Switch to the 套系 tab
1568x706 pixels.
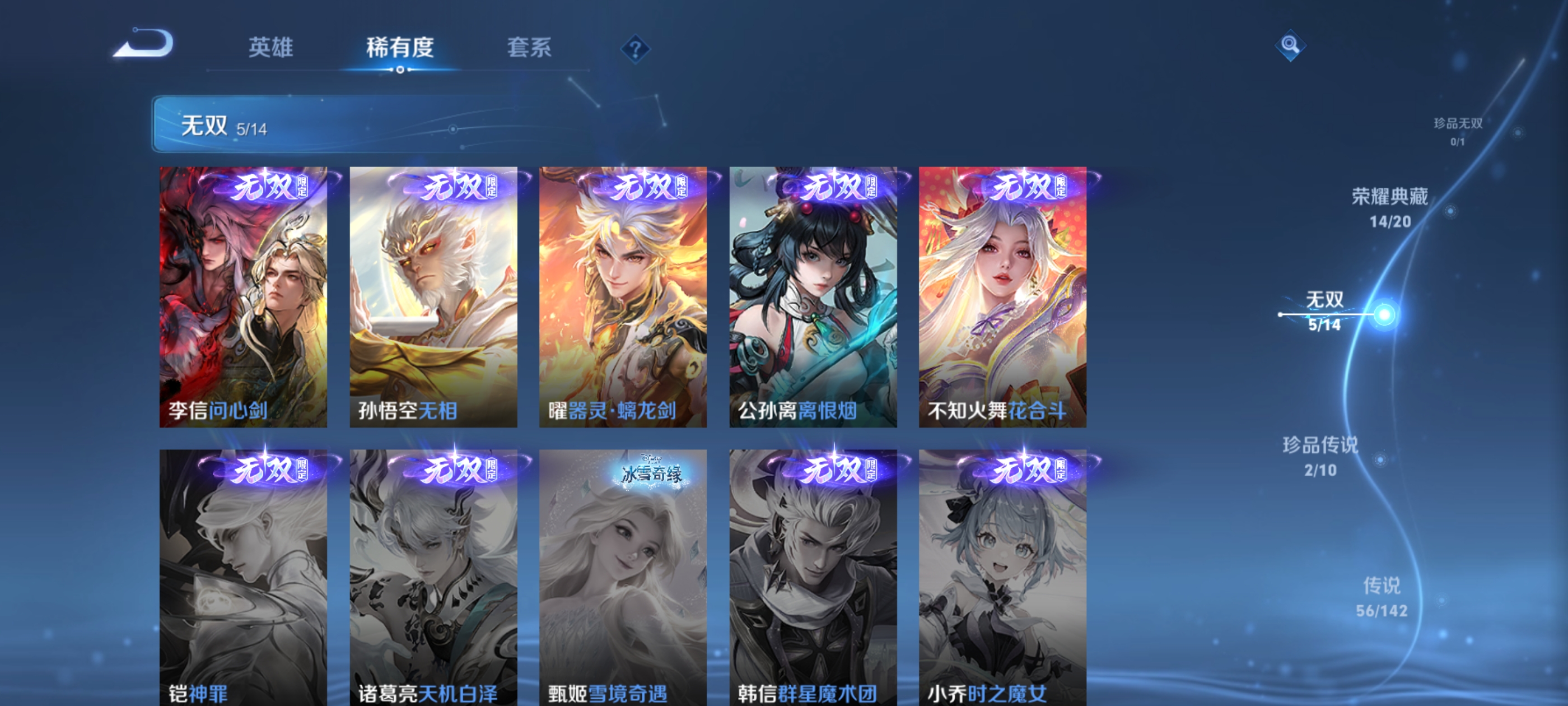click(529, 49)
